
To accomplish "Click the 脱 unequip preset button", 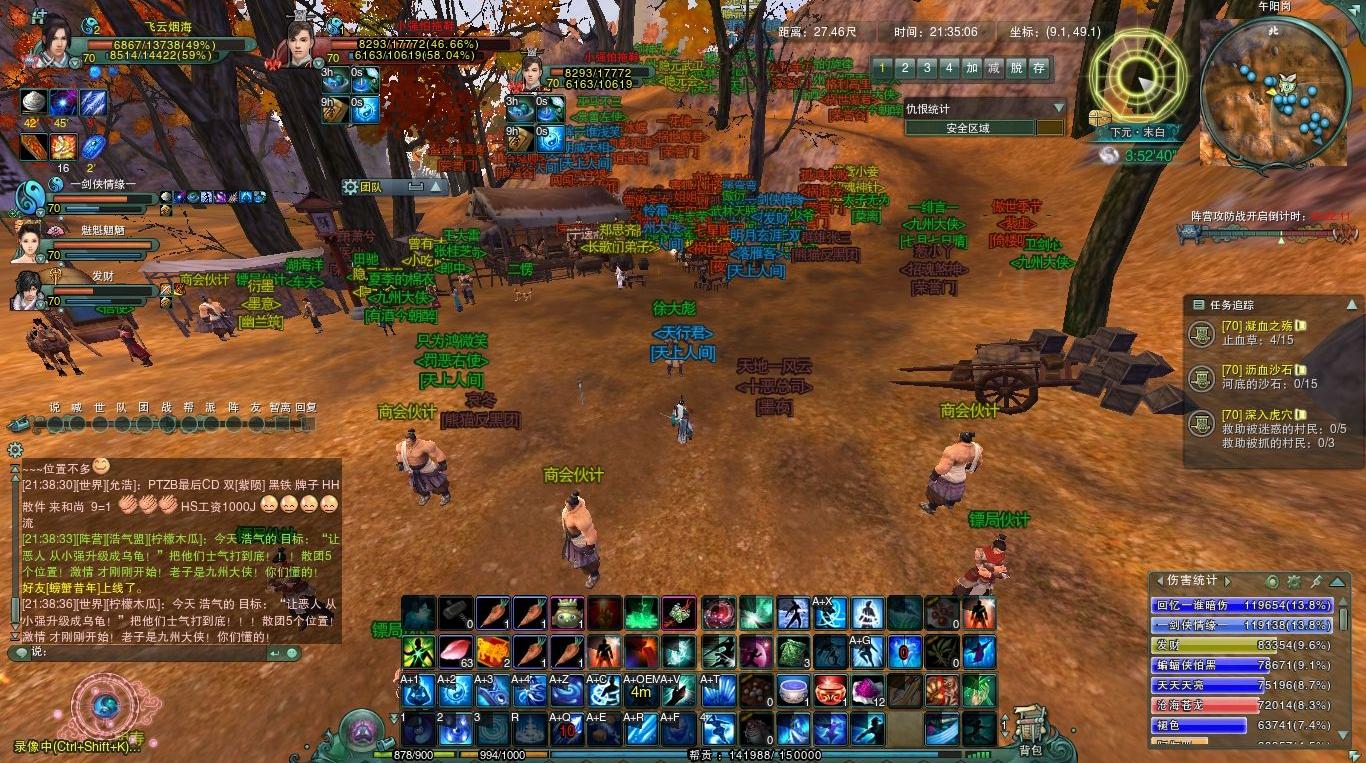I will point(1016,68).
